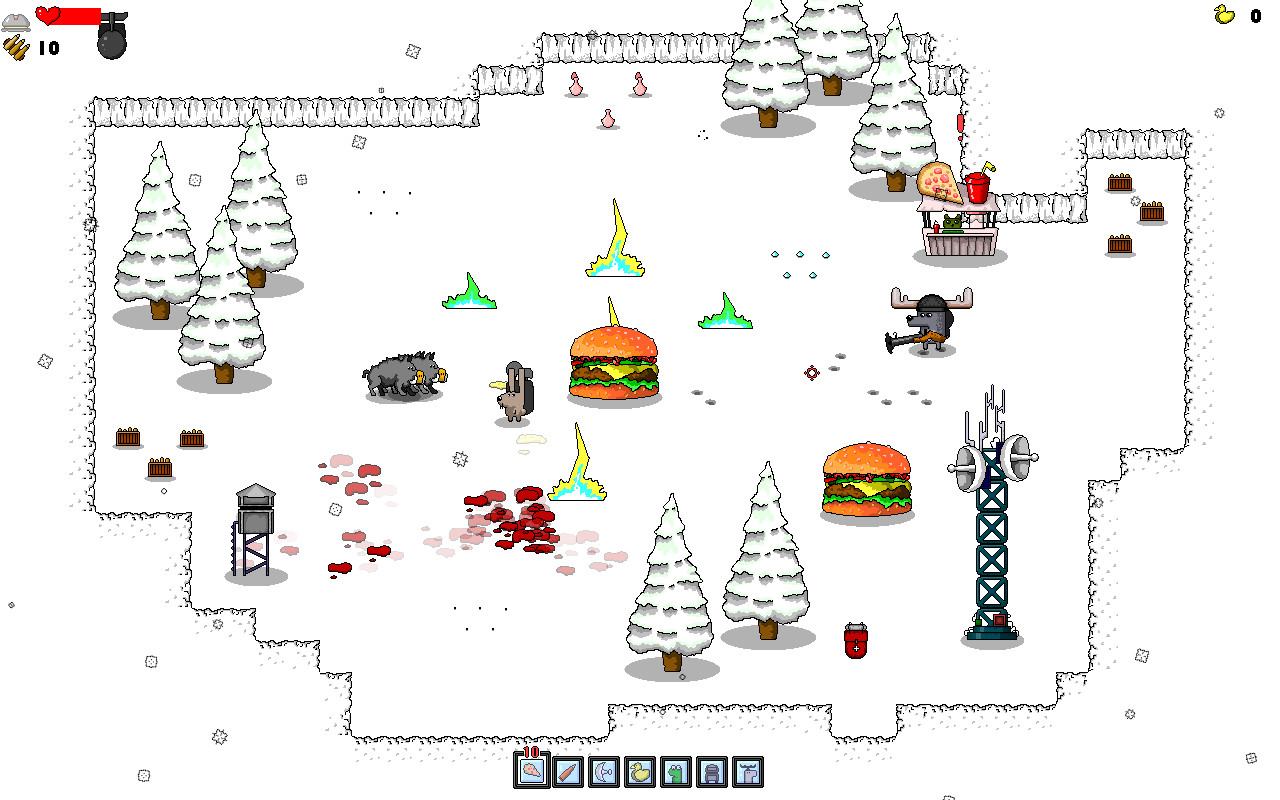Choose the bullet cartridge hotbar slot
The image size is (1280, 800).
[x=568, y=771]
